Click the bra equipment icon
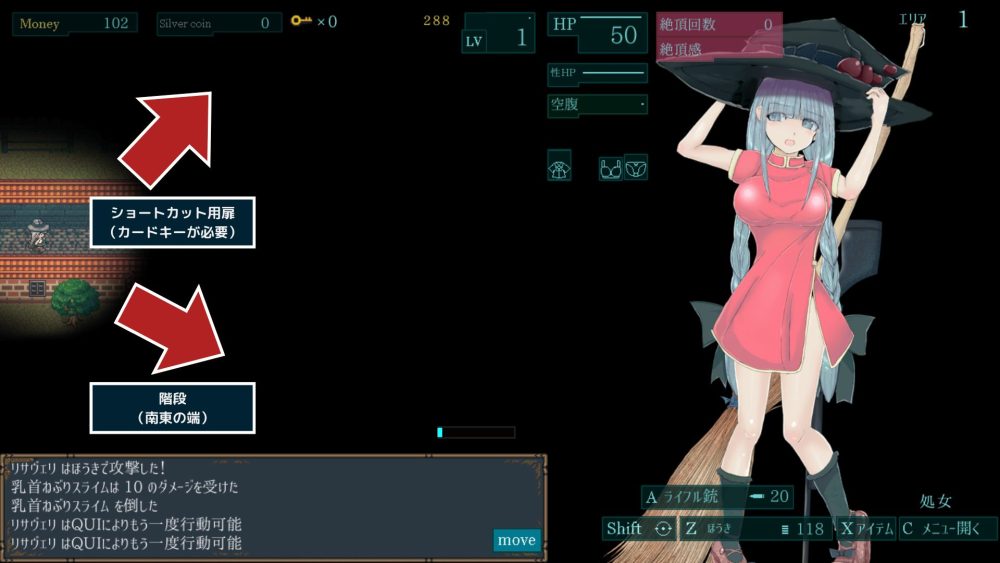Image resolution: width=1000 pixels, height=563 pixels. click(610, 167)
